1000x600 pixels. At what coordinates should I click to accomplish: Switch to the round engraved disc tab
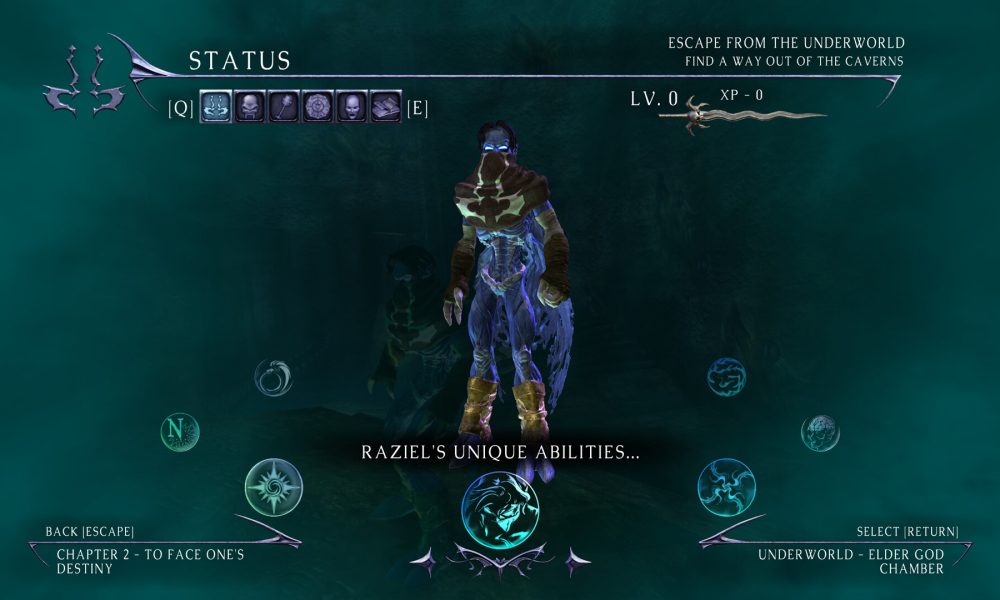tap(318, 107)
